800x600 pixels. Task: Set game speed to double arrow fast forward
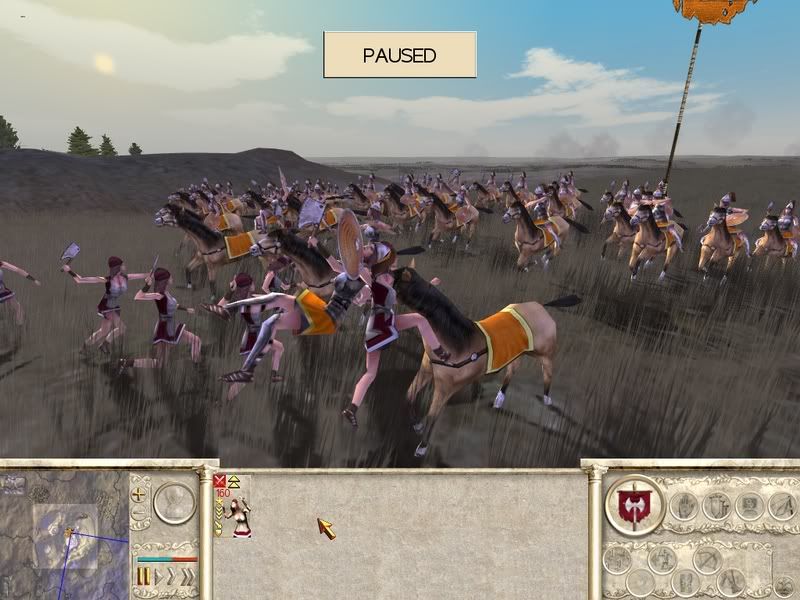click(171, 576)
